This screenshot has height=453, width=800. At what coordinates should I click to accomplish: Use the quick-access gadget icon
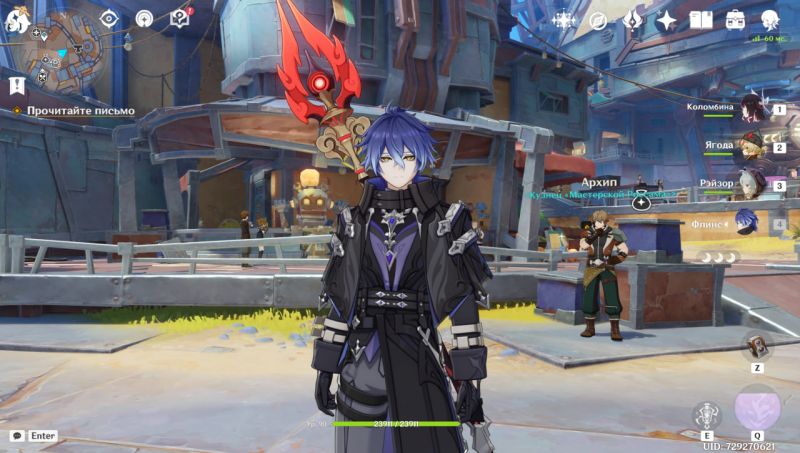coord(757,345)
